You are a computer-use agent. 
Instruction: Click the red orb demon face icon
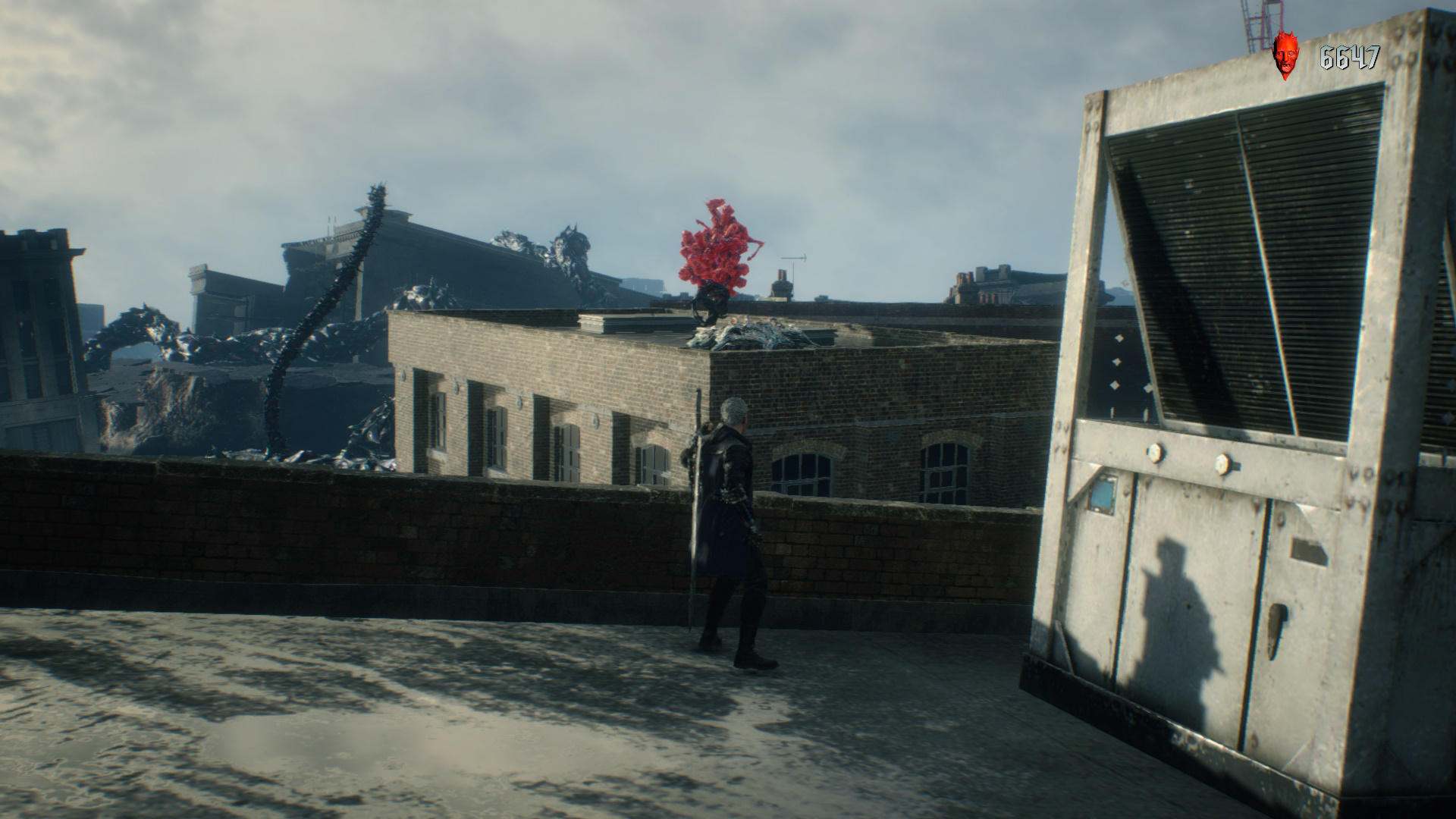click(x=1285, y=55)
